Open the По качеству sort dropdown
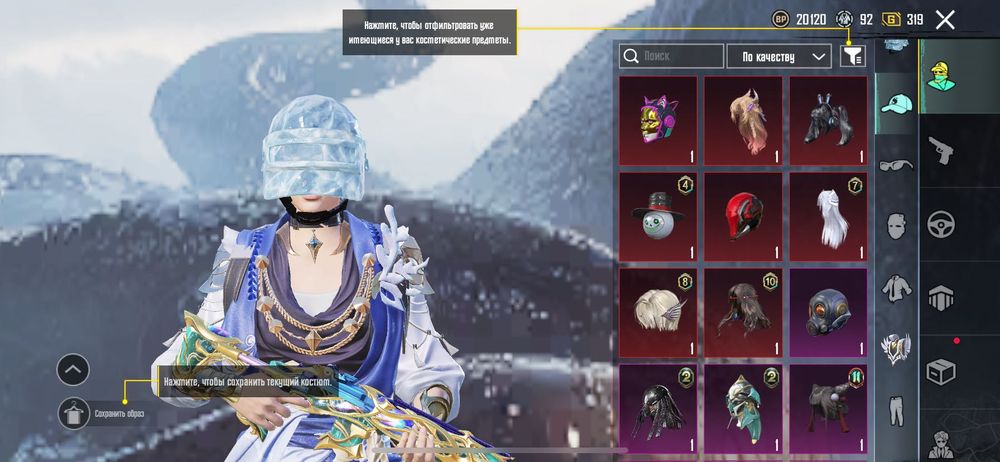This screenshot has height=462, width=1000. tap(779, 56)
